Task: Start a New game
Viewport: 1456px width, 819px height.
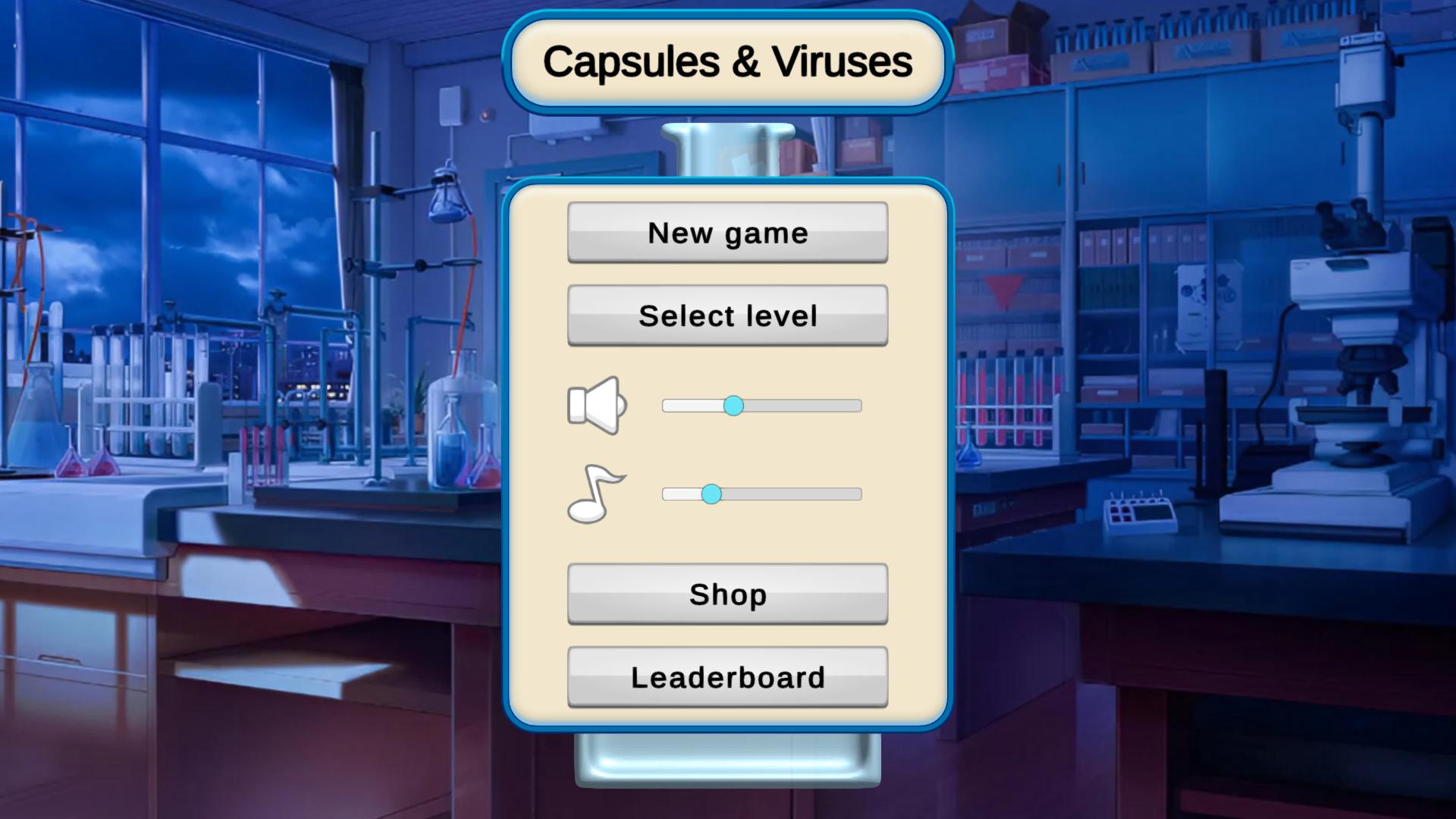Action: pyautogui.click(x=726, y=233)
